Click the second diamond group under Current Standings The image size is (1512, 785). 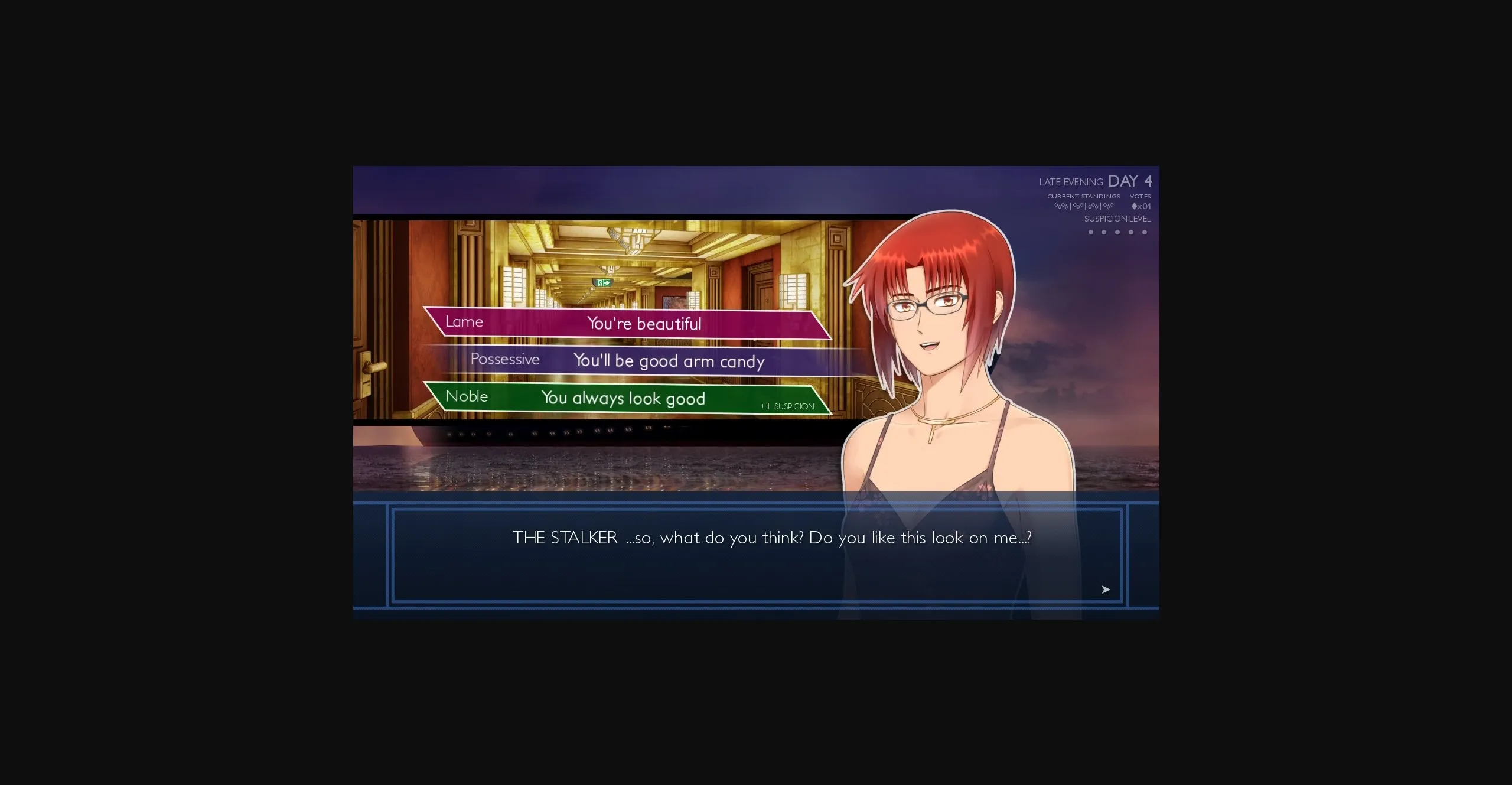click(1079, 205)
